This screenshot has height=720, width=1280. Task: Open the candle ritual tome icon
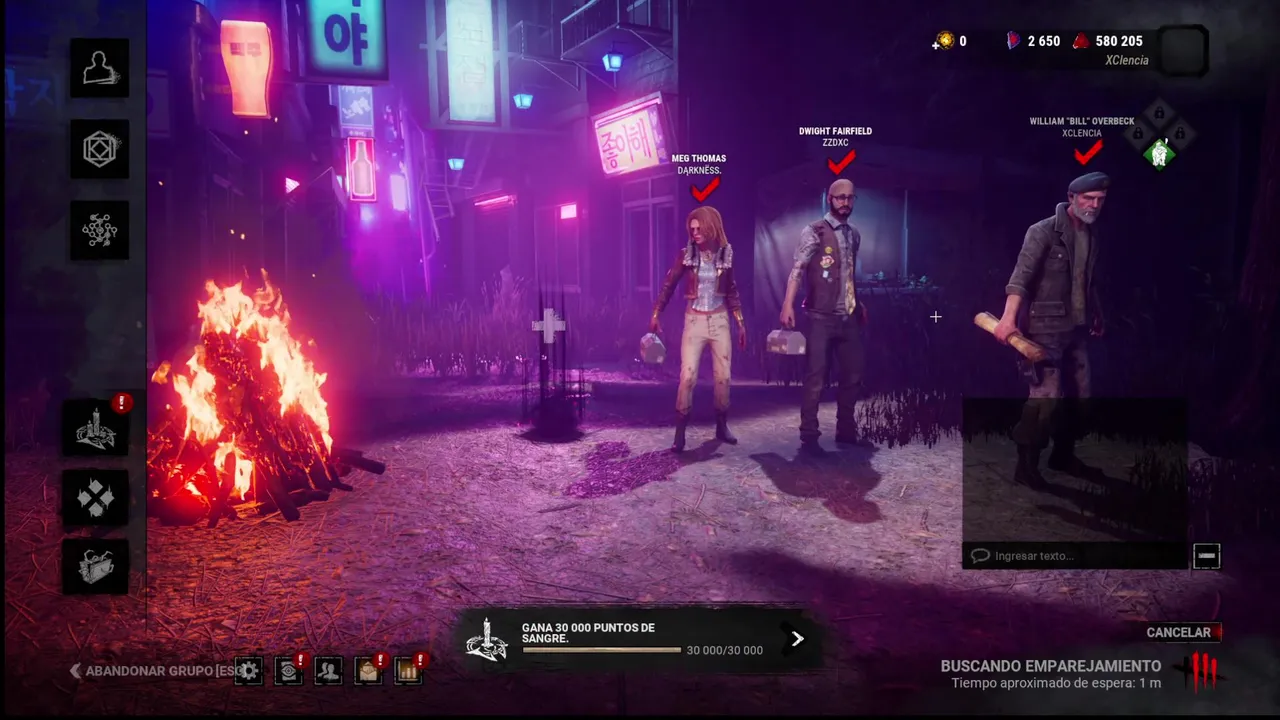coord(96,428)
